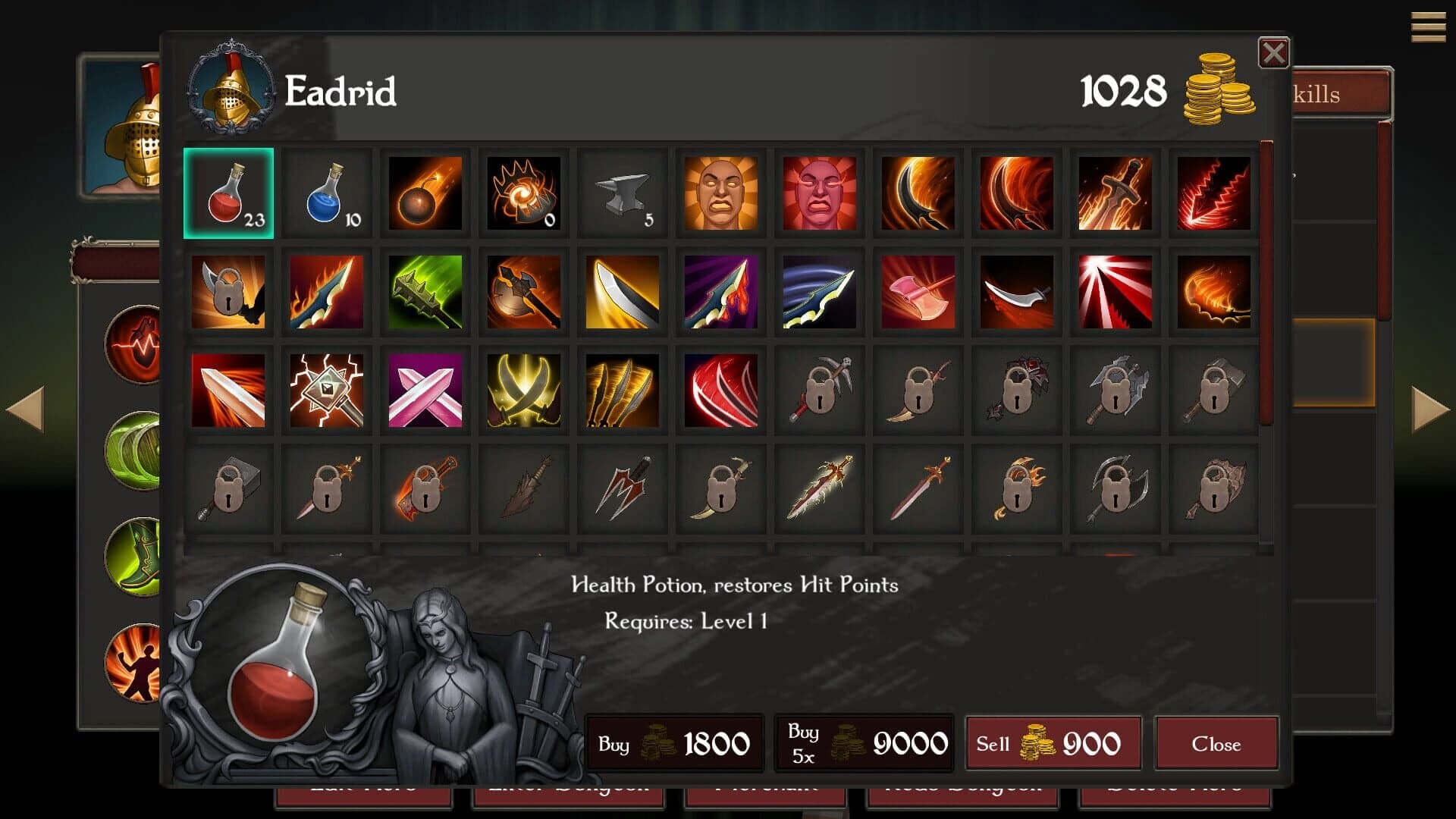Select the bomb item icon

click(425, 193)
